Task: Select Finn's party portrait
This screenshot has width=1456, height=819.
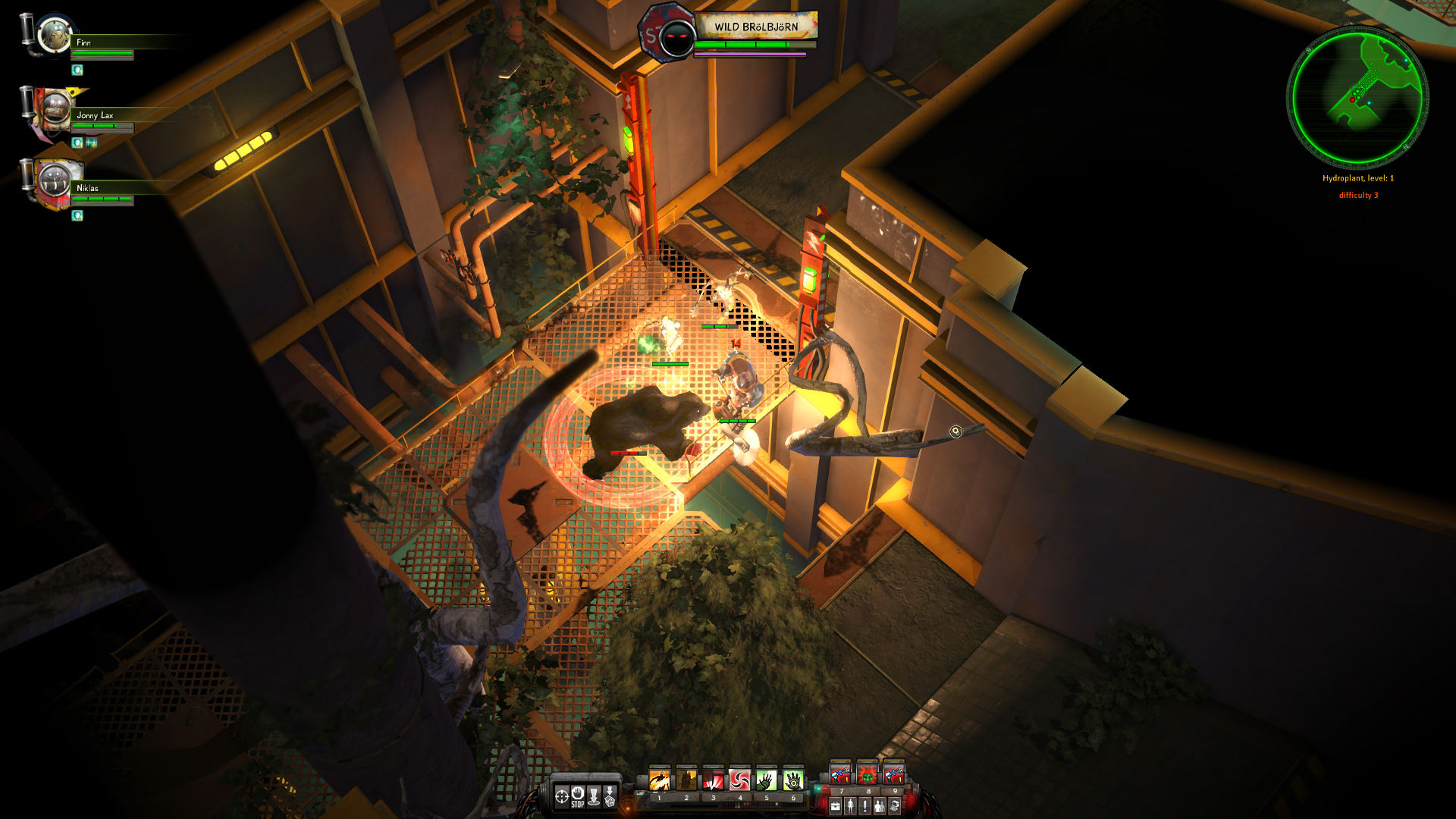Action: [x=54, y=35]
